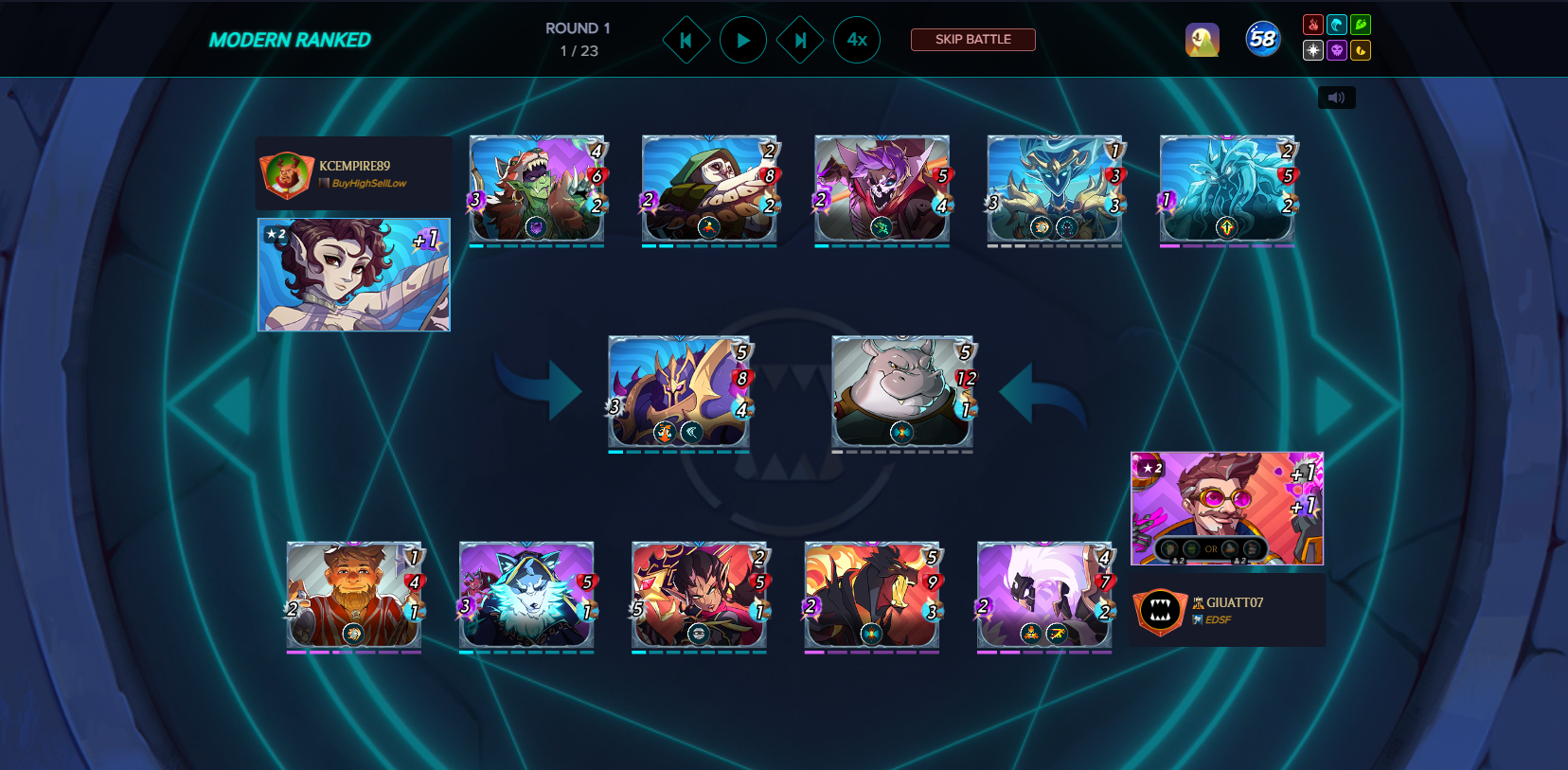Toggle the sound speaker button
1568x770 pixels.
1336,98
